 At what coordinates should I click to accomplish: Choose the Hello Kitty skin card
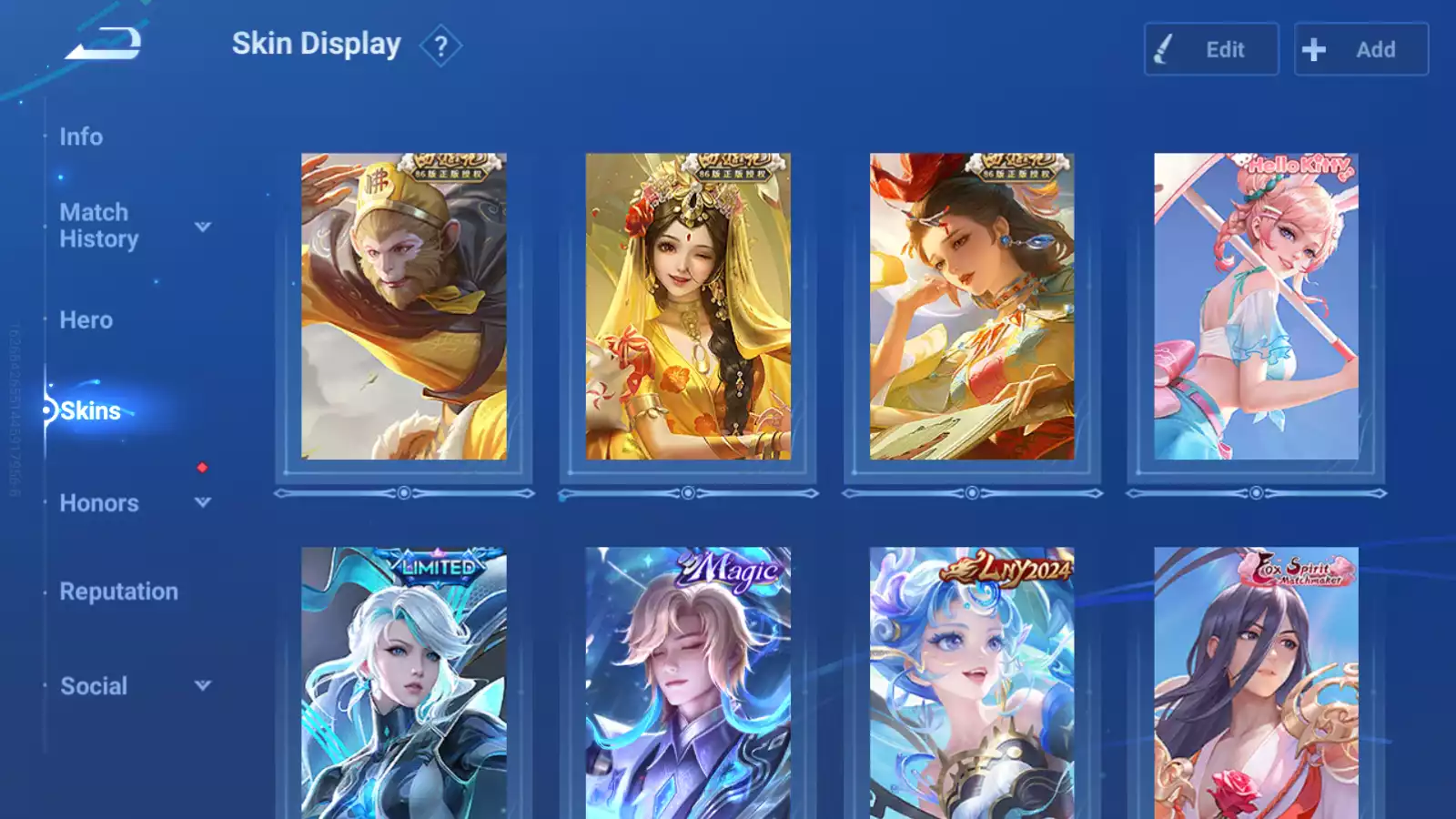1256,307
